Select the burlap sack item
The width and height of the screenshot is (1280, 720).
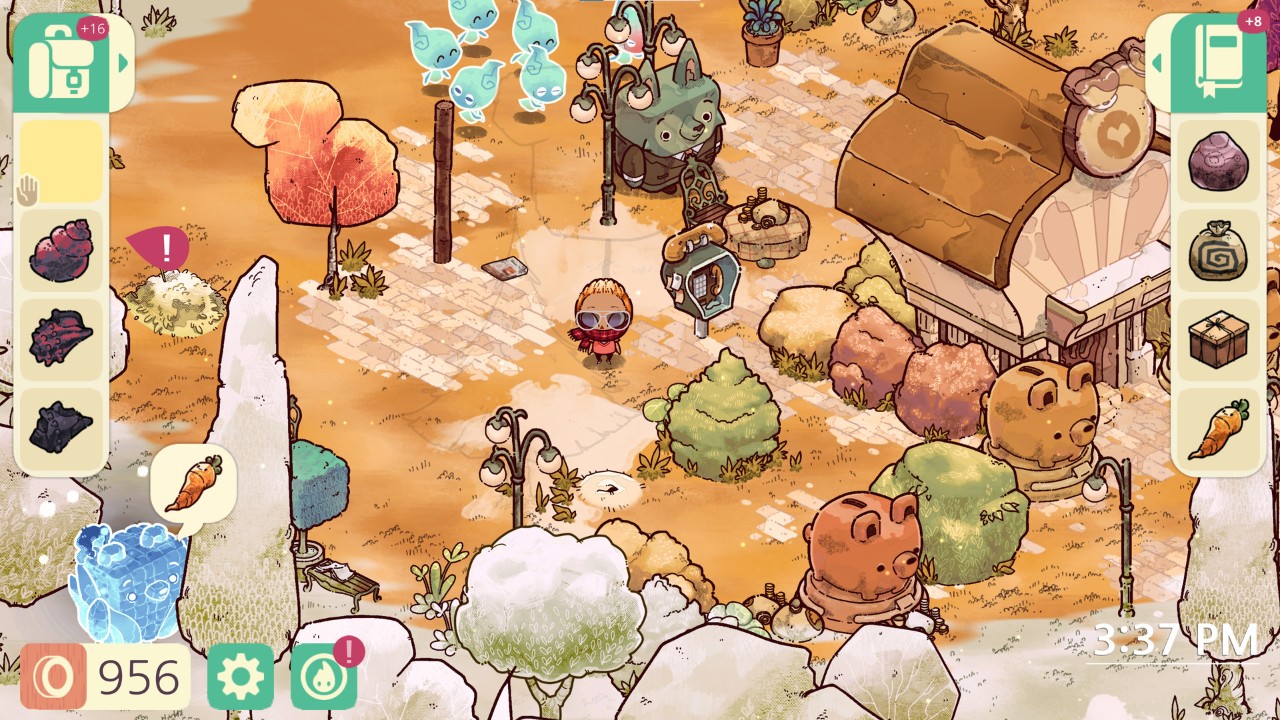click(1218, 250)
